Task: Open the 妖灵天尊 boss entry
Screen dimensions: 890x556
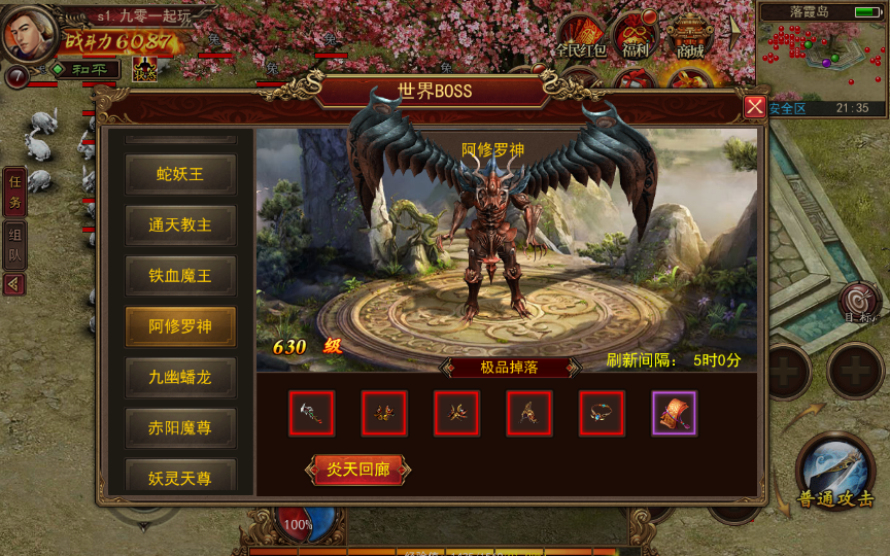Action: point(181,477)
